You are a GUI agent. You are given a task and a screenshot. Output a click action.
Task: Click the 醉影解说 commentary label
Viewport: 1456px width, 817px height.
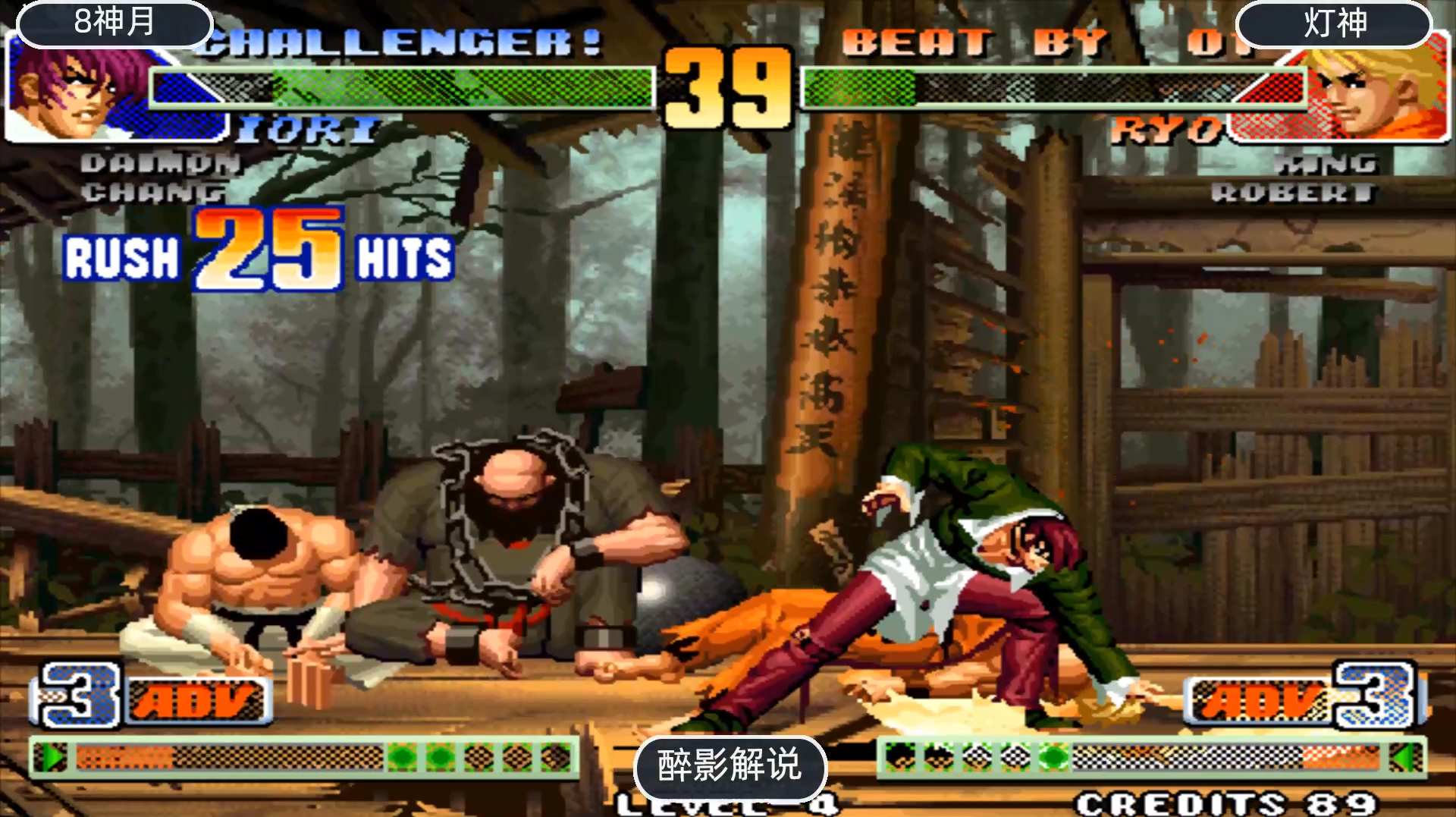click(730, 765)
